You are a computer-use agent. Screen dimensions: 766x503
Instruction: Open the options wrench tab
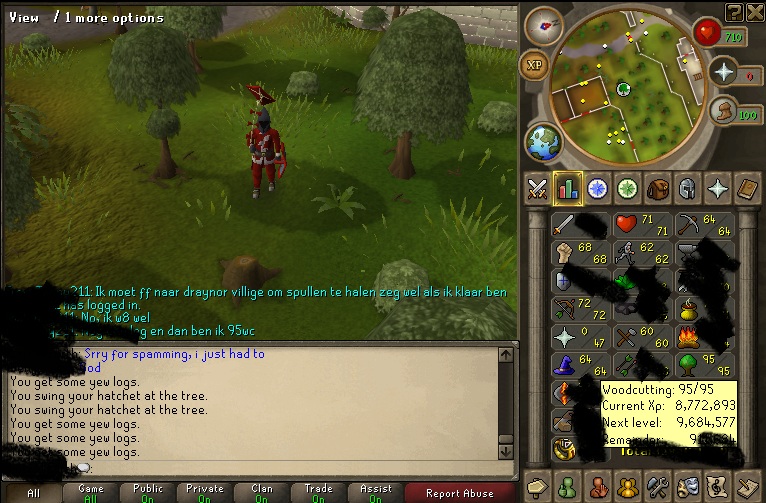pyautogui.click(x=657, y=487)
